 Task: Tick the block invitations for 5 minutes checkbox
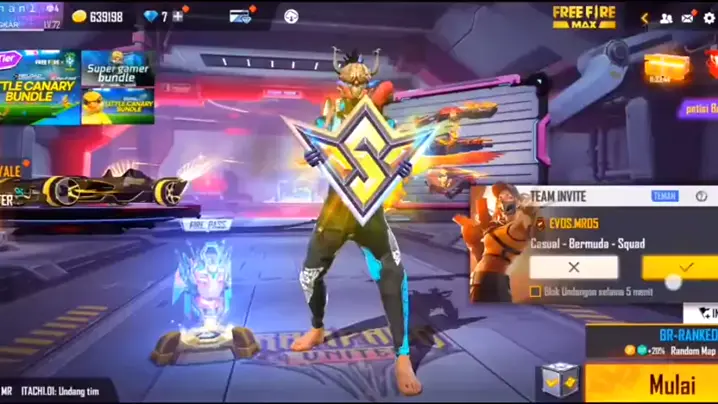[536, 292]
